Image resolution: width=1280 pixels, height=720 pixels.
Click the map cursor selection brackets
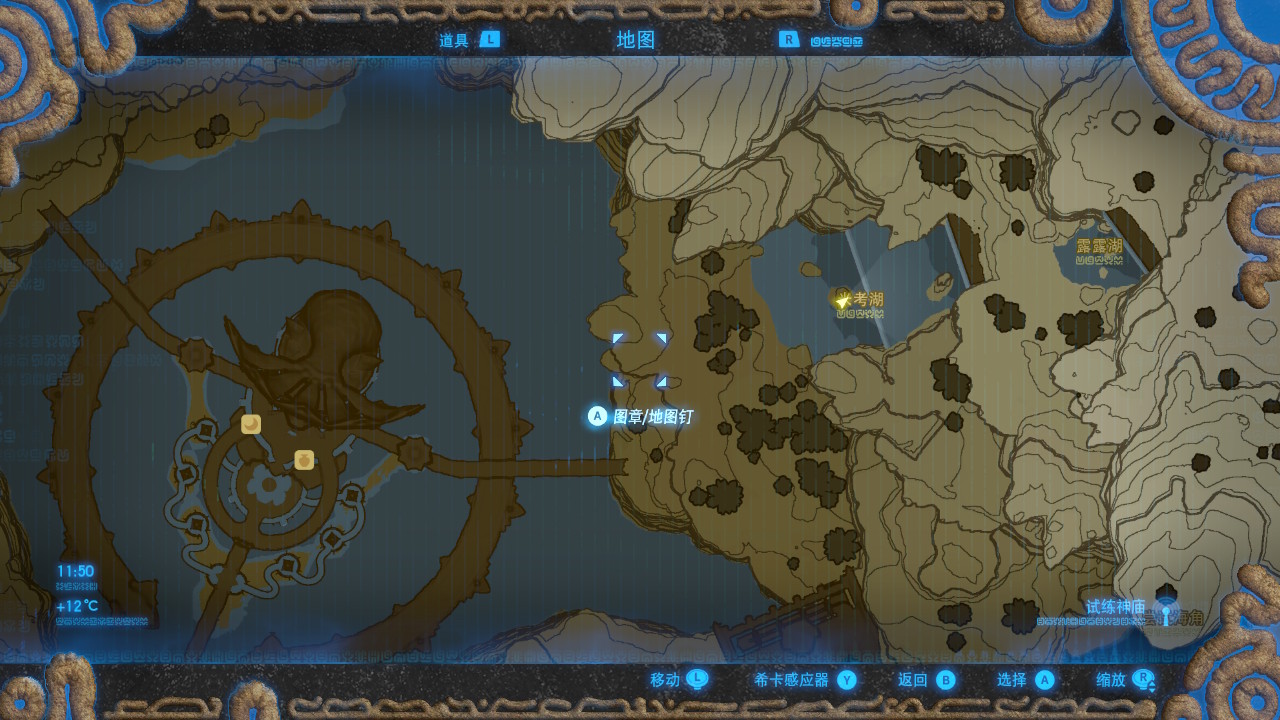click(x=640, y=360)
